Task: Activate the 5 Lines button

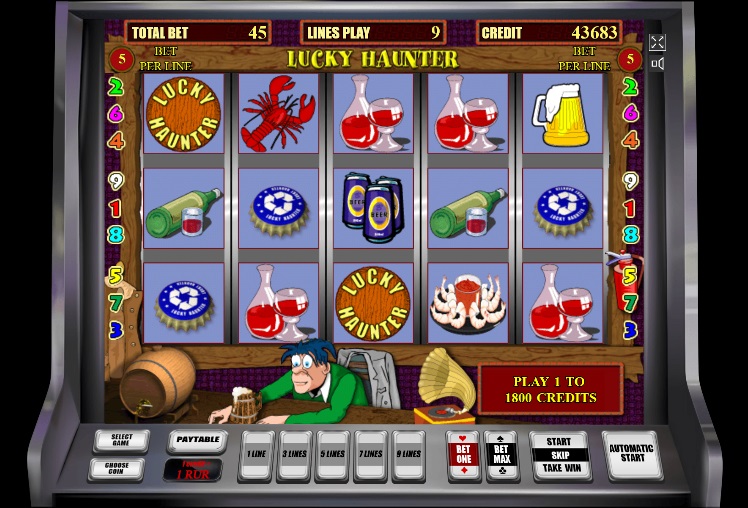Action: pos(333,454)
